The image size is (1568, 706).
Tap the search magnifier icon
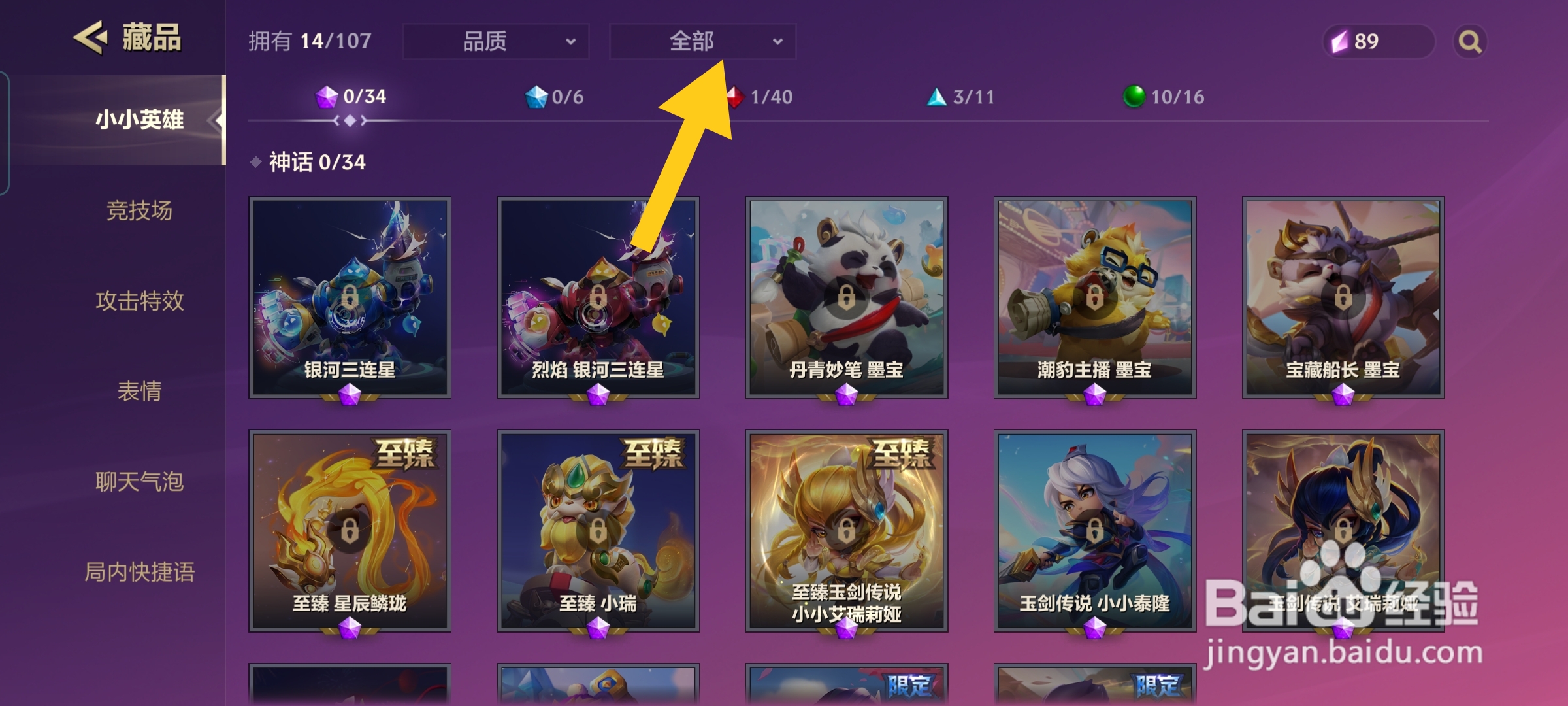1470,42
